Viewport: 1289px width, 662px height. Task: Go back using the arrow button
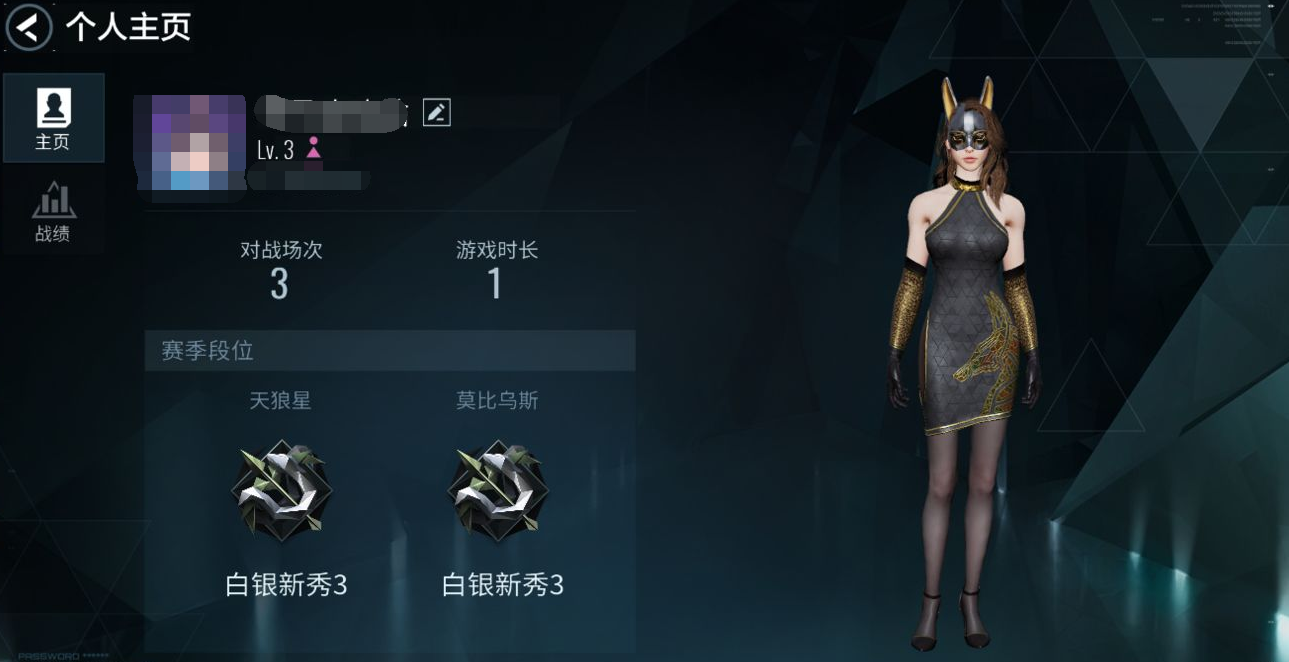click(30, 27)
